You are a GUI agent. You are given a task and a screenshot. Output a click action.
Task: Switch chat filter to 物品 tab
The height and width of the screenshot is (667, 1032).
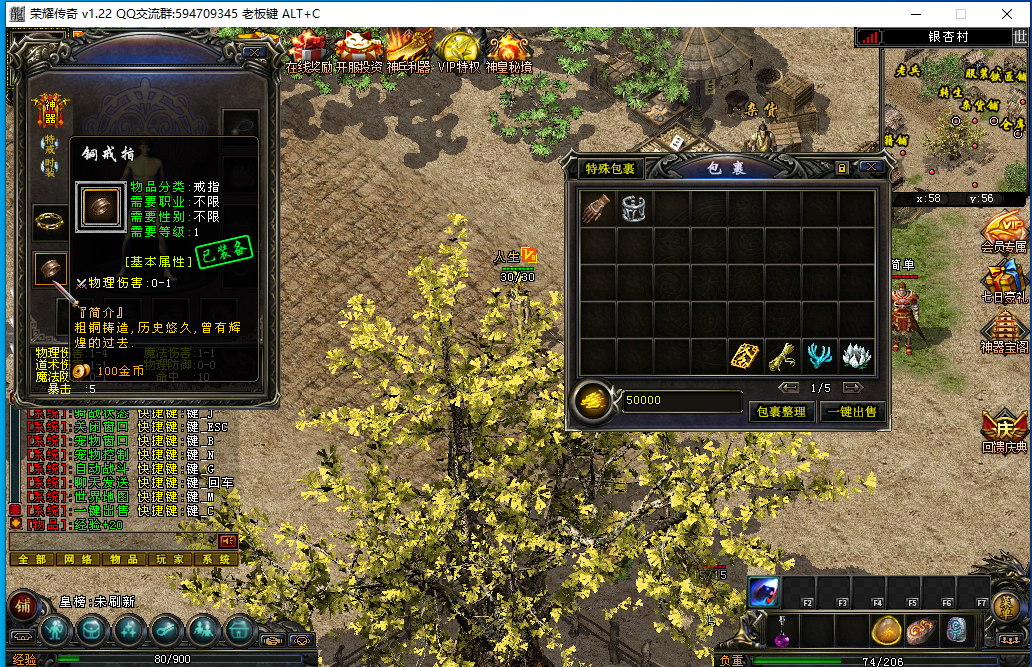pyautogui.click(x=124, y=559)
